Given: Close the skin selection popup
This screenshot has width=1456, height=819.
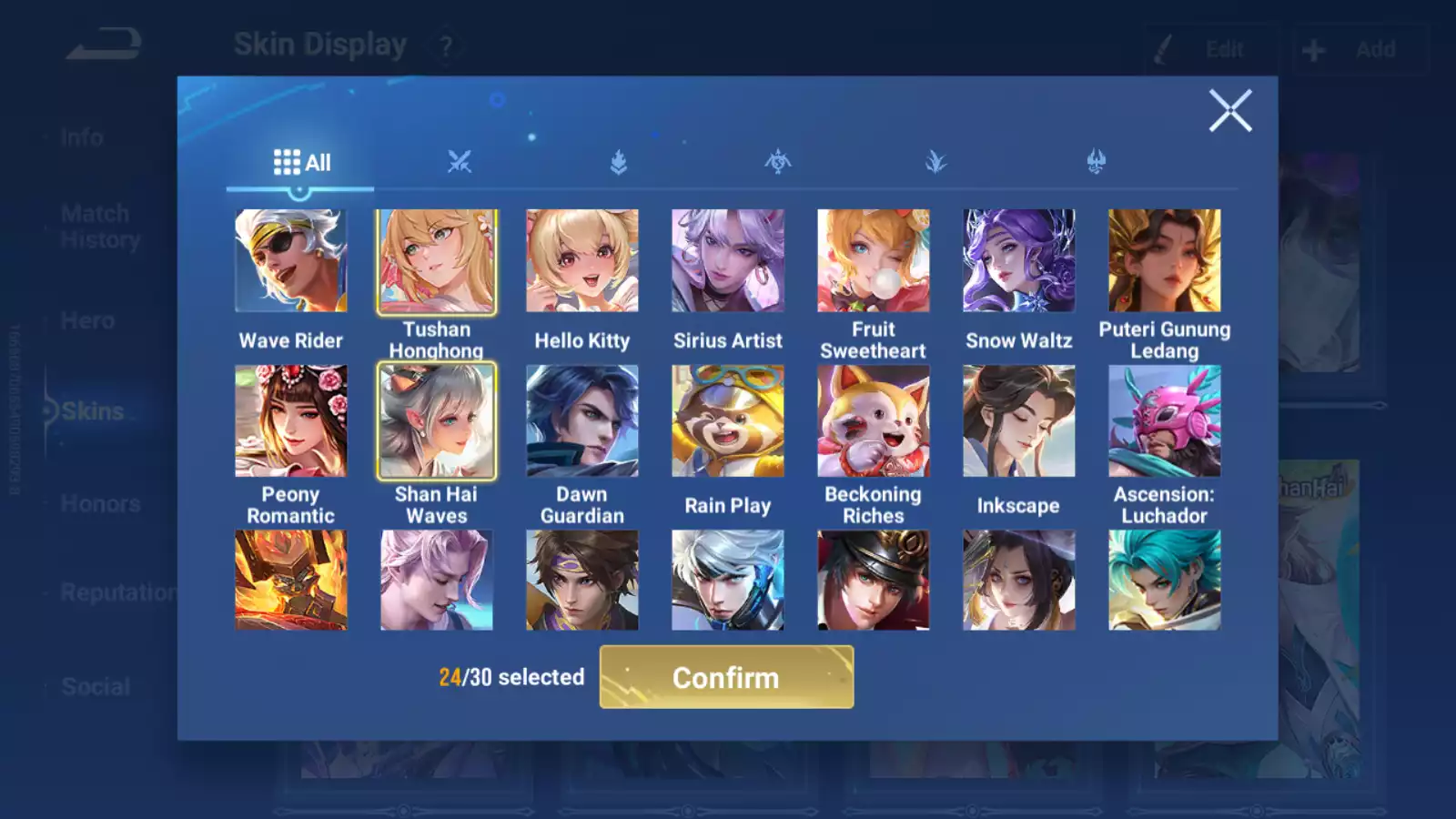Looking at the screenshot, I should pyautogui.click(x=1229, y=111).
